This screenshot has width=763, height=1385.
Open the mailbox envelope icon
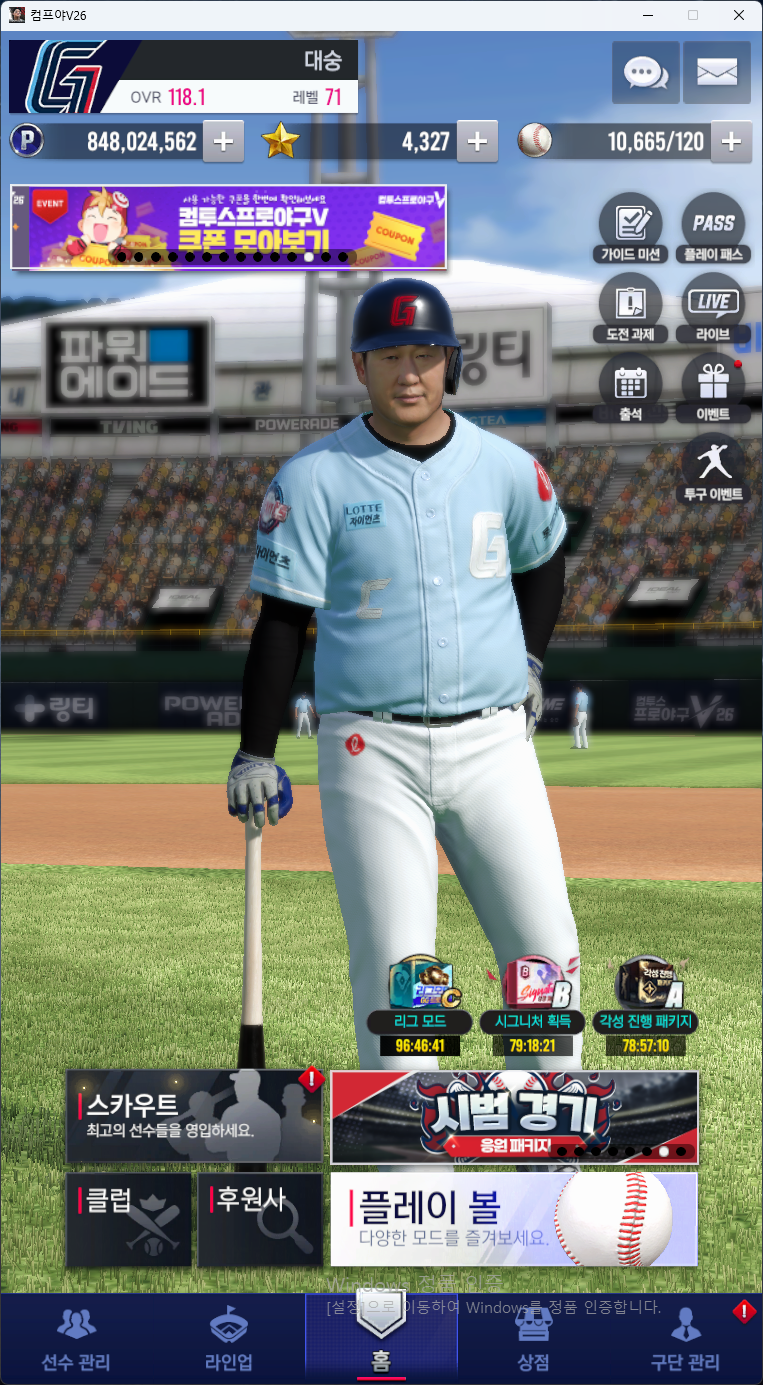tap(717, 72)
